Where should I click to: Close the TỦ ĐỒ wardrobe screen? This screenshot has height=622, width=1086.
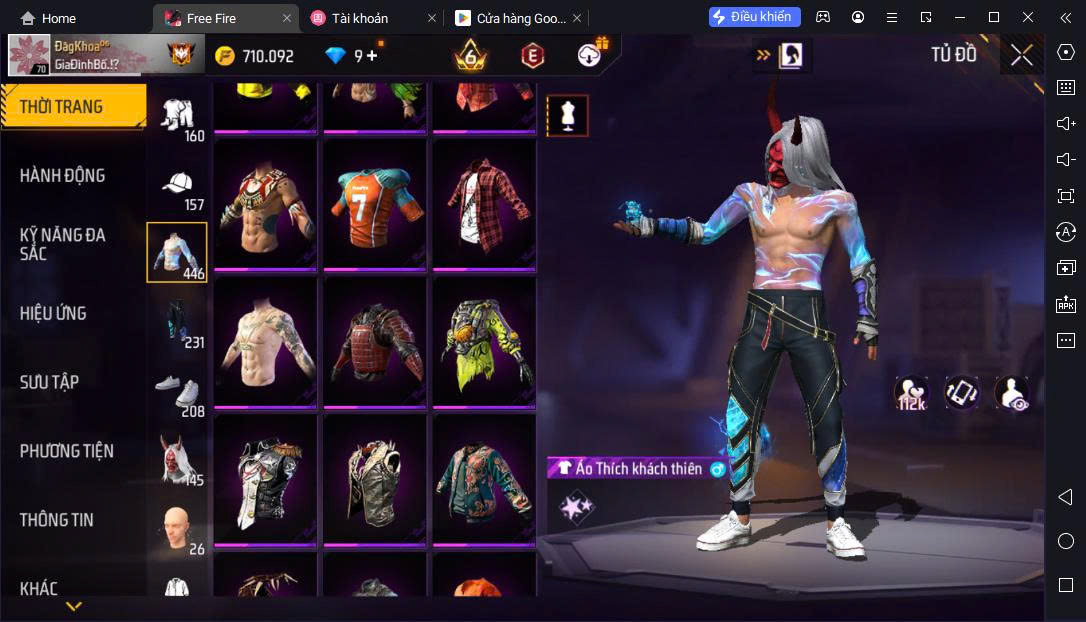pyautogui.click(x=1021, y=56)
